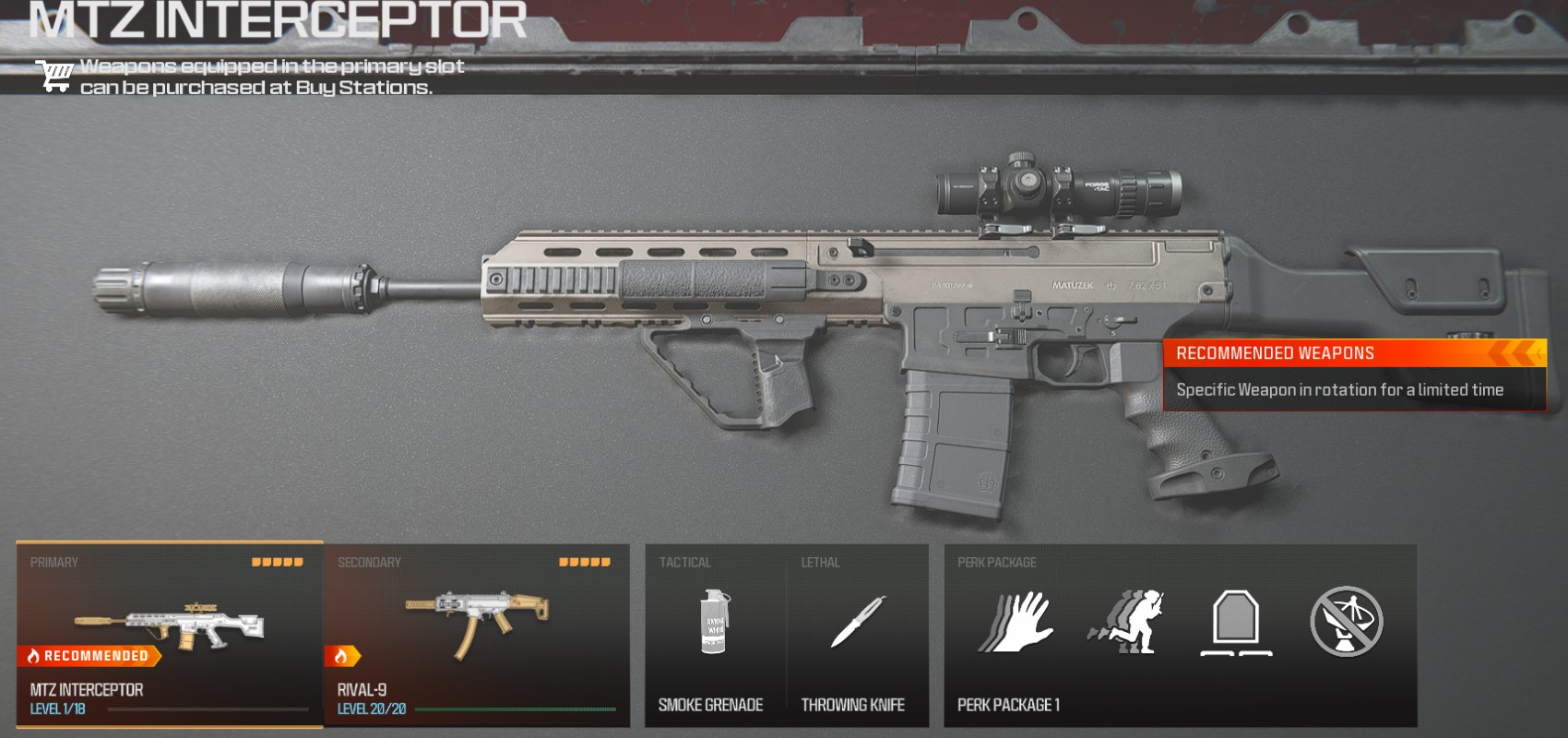Select the Throwing Knife lethal slot
The height and width of the screenshot is (738, 1568).
pyautogui.click(x=856, y=635)
